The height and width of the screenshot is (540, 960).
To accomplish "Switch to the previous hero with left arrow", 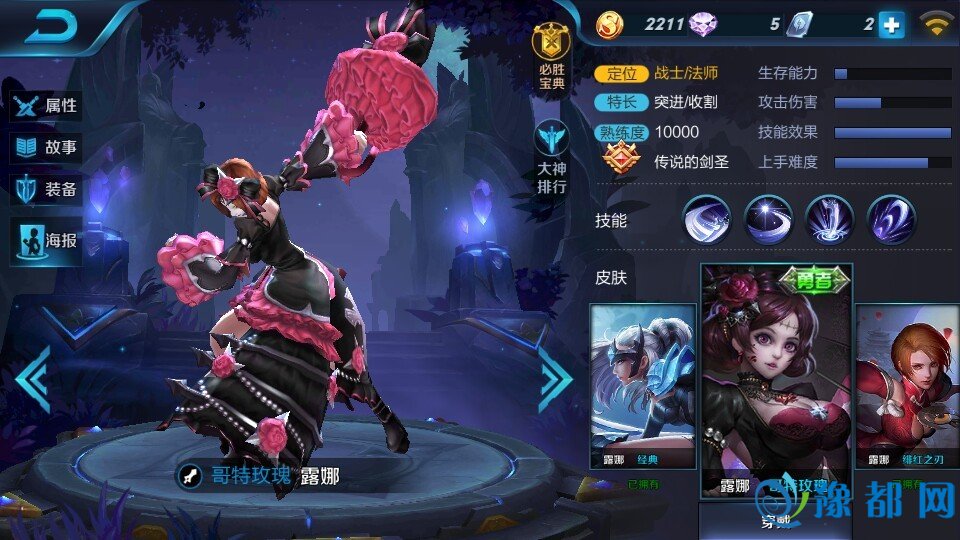I will pos(32,379).
